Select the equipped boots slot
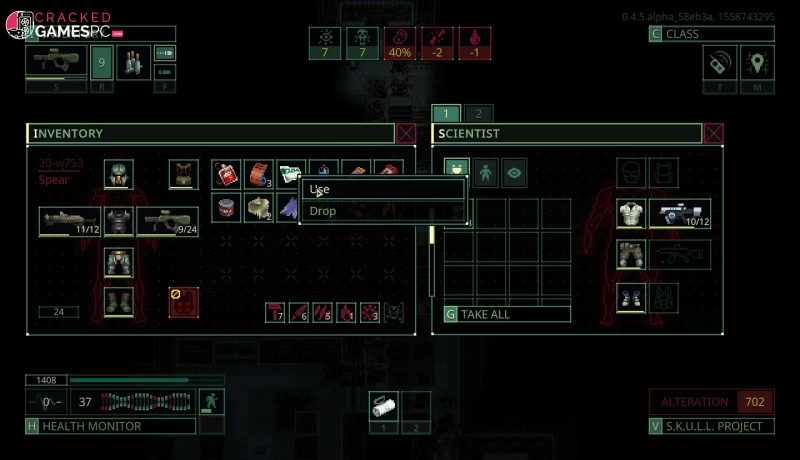Viewport: 800px width, 460px height. click(x=119, y=301)
